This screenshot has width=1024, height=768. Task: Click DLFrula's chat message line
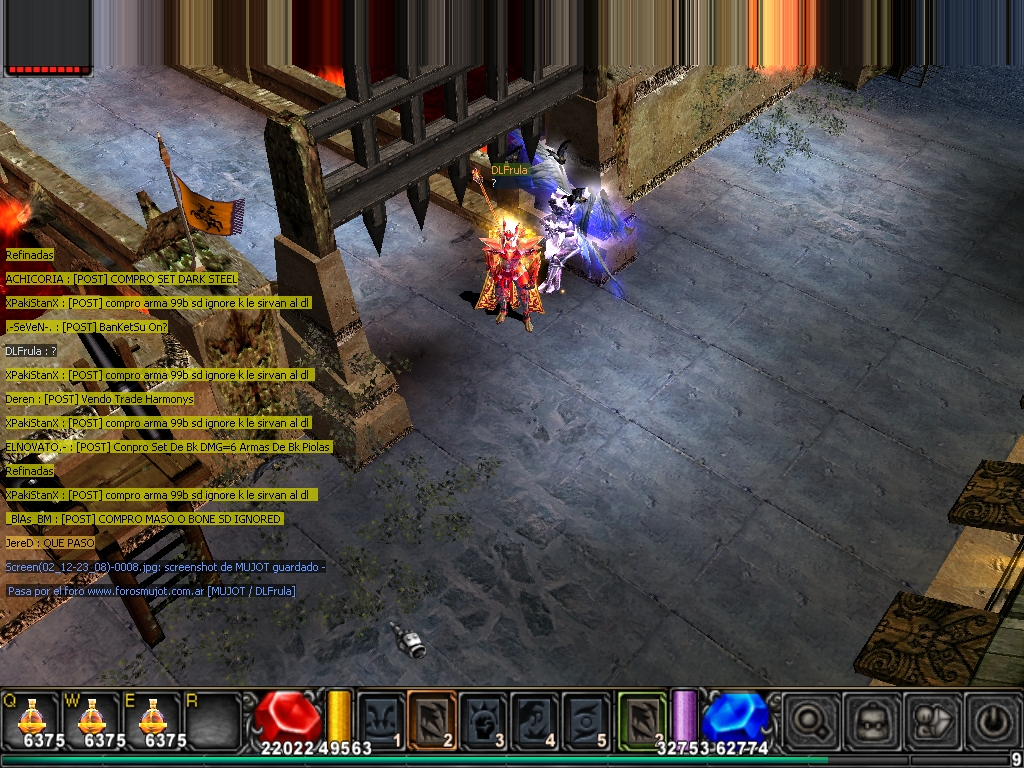click(x=31, y=351)
